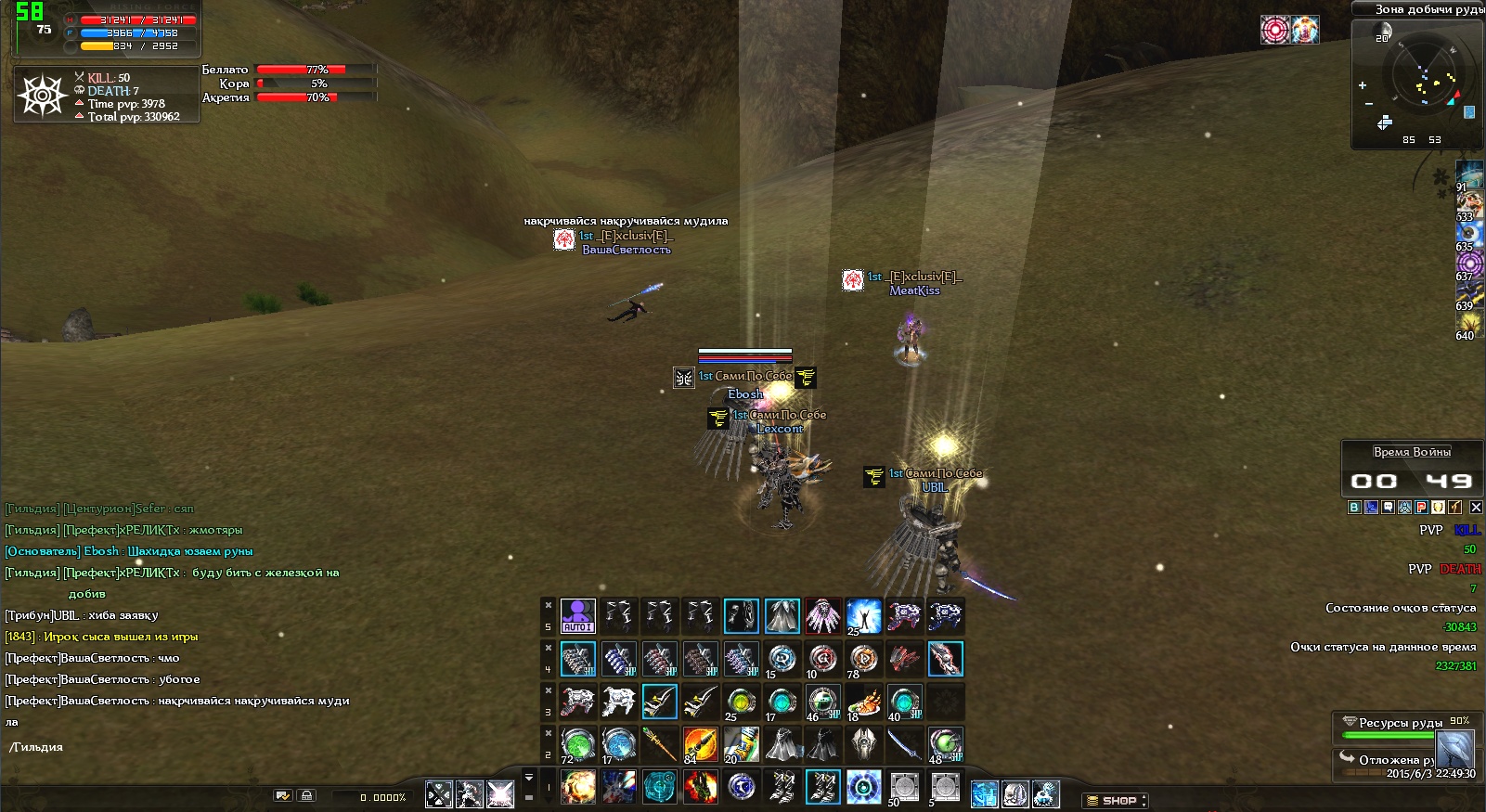Screen dimensions: 1486x812
Task: Activate the purple AUTO I skill slot
Action: click(577, 615)
